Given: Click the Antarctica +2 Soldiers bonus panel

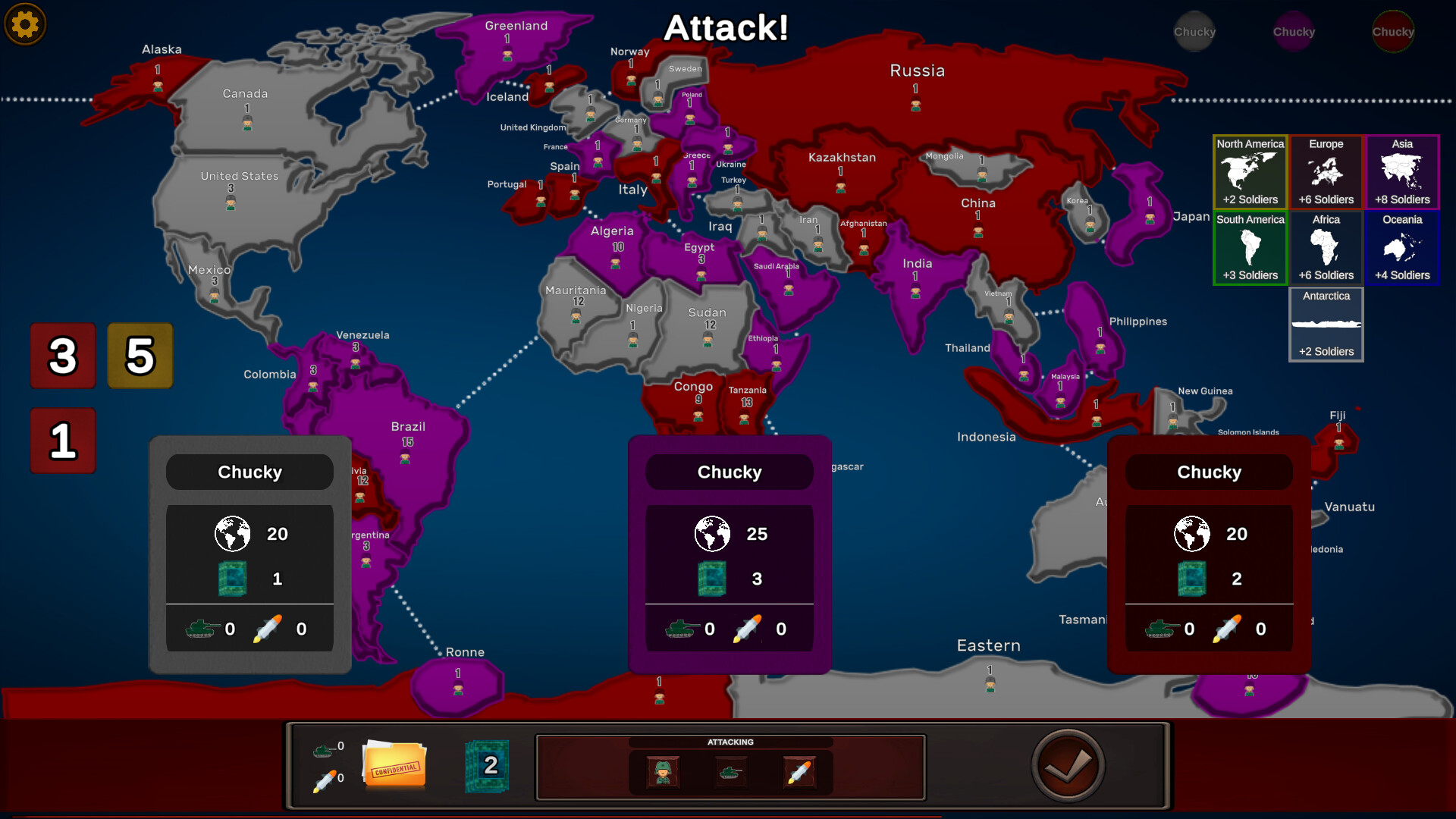Looking at the screenshot, I should tap(1326, 324).
